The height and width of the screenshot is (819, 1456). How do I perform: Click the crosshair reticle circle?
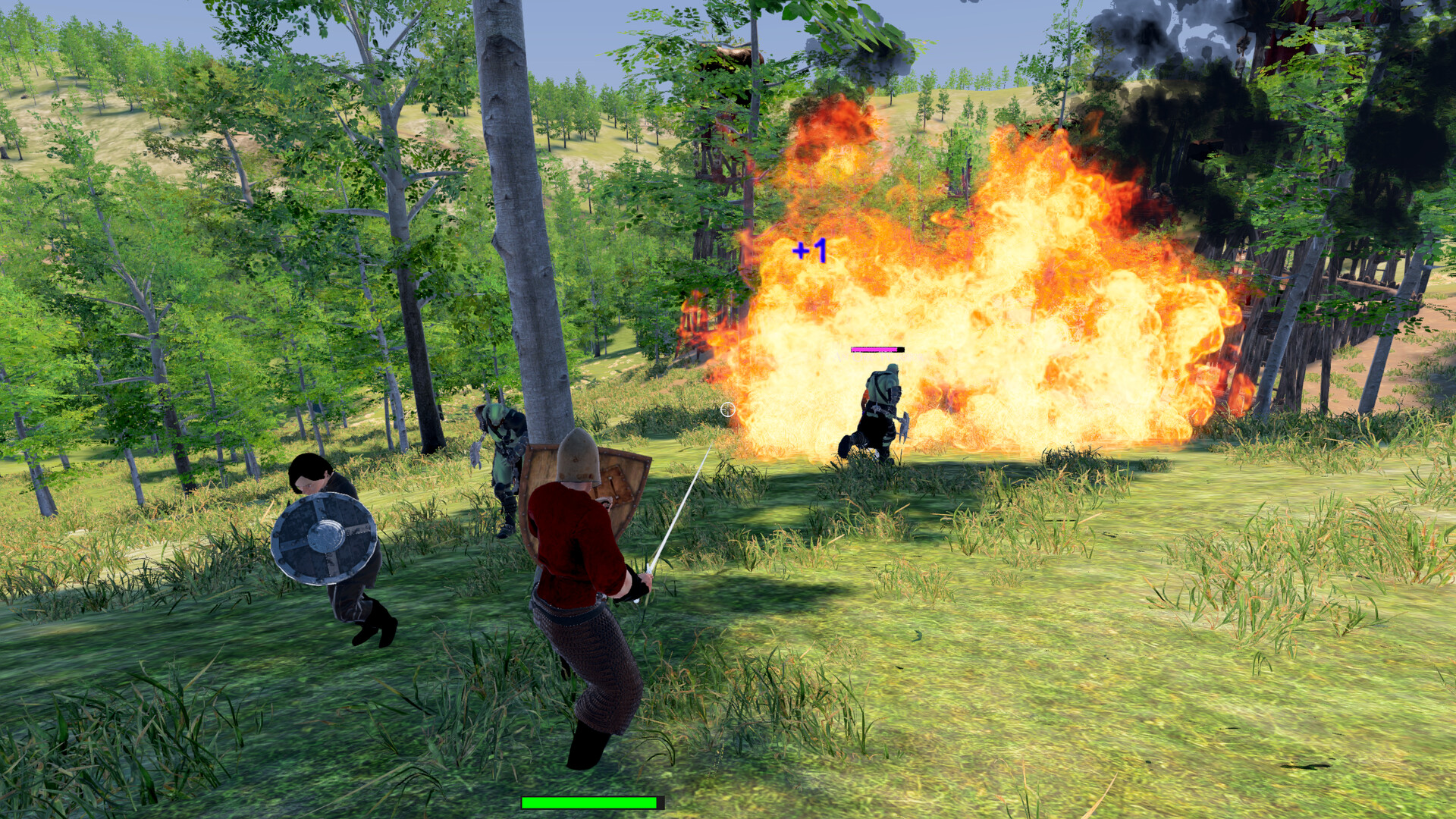coord(729,409)
